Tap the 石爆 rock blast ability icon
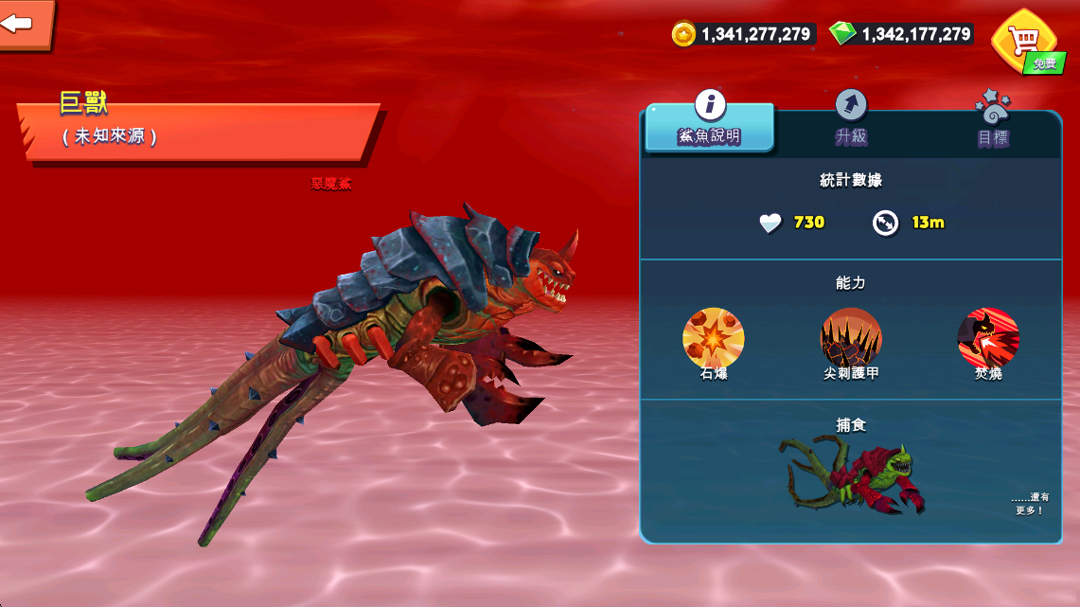 point(713,338)
